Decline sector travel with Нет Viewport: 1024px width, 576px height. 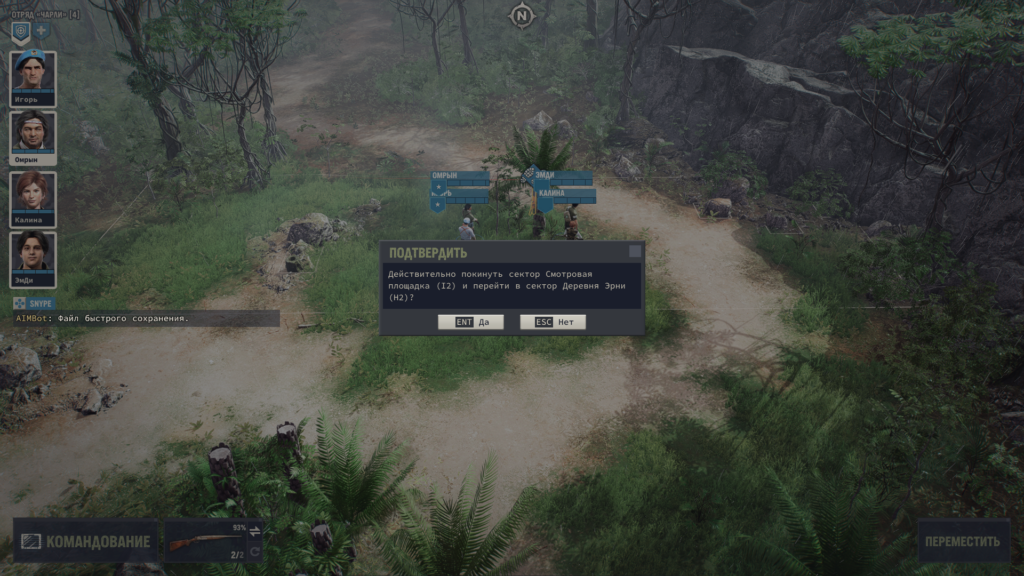[552, 322]
